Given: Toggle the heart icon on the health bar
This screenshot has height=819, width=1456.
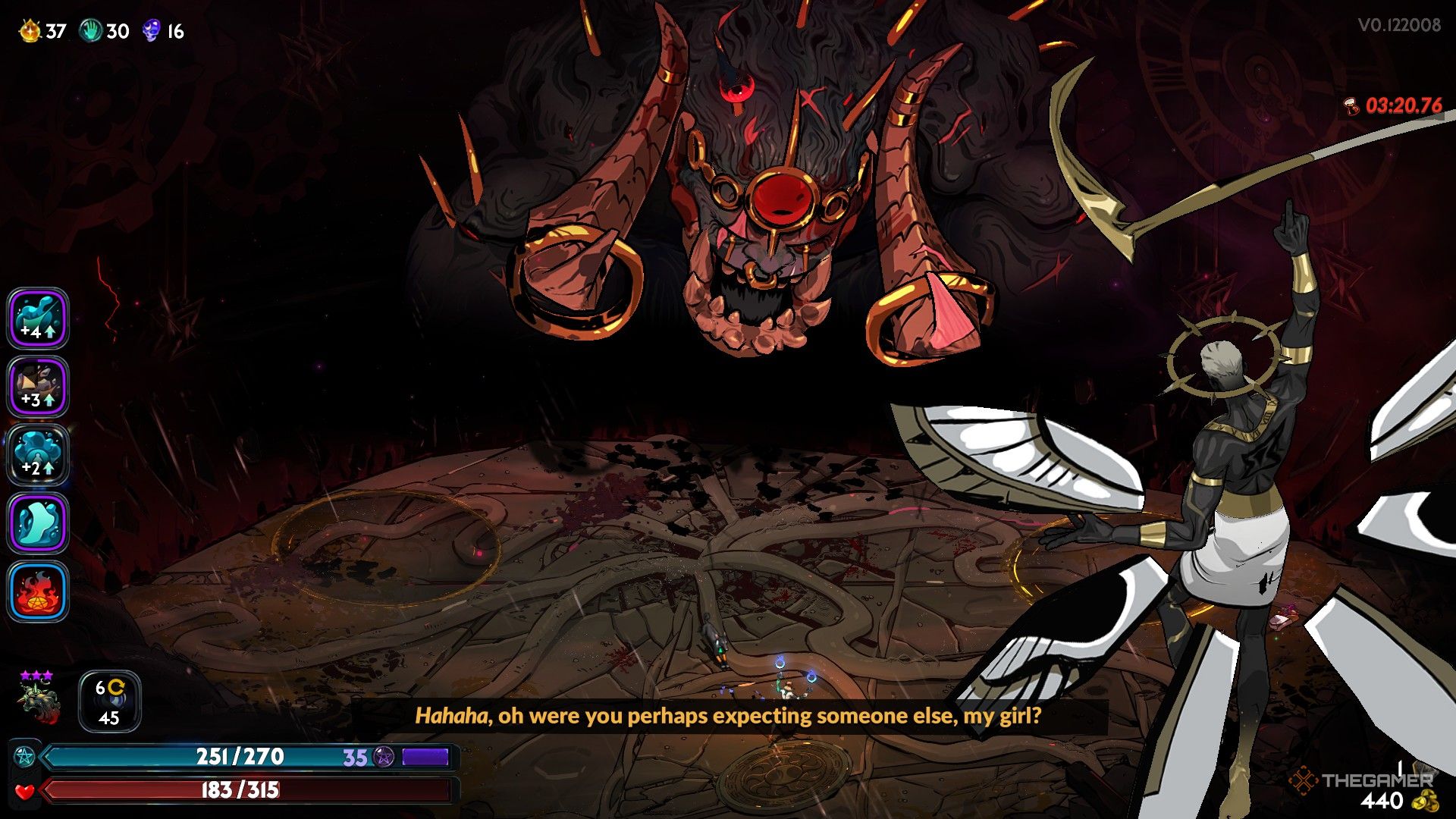Looking at the screenshot, I should coord(25,793).
